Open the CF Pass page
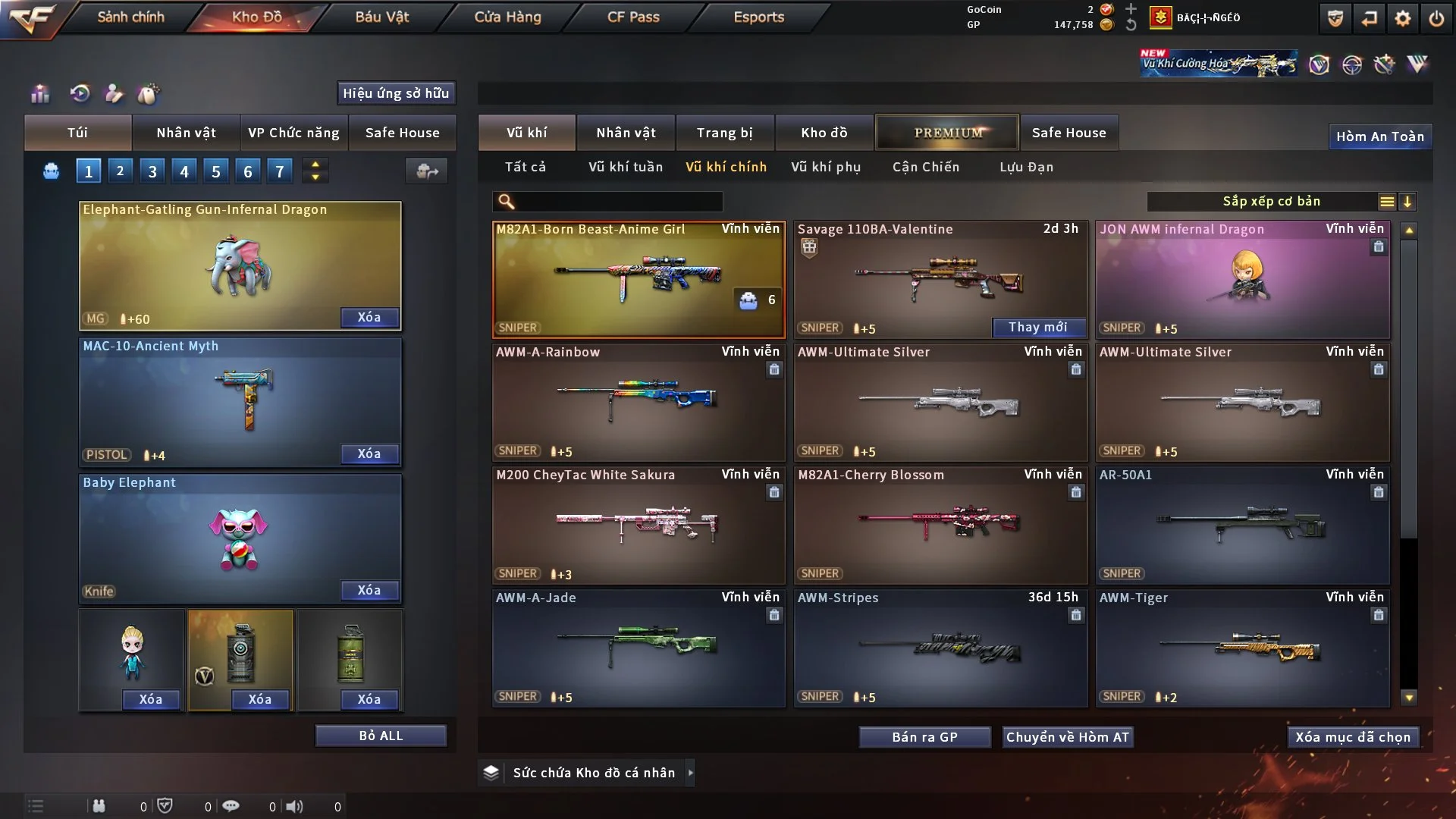Image resolution: width=1456 pixels, height=819 pixels. click(x=633, y=17)
